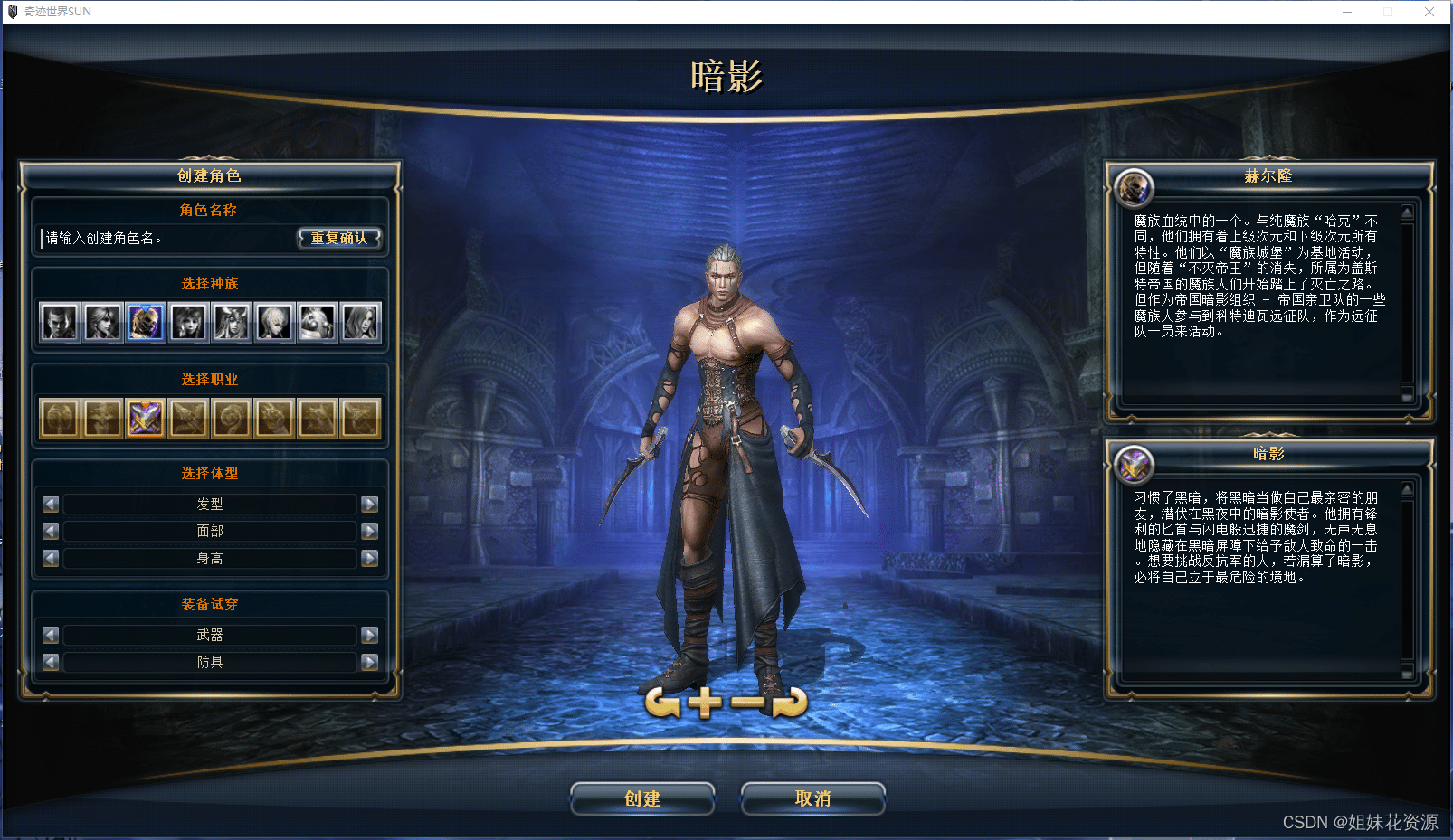Click the 重复确认 name check button

point(339,238)
